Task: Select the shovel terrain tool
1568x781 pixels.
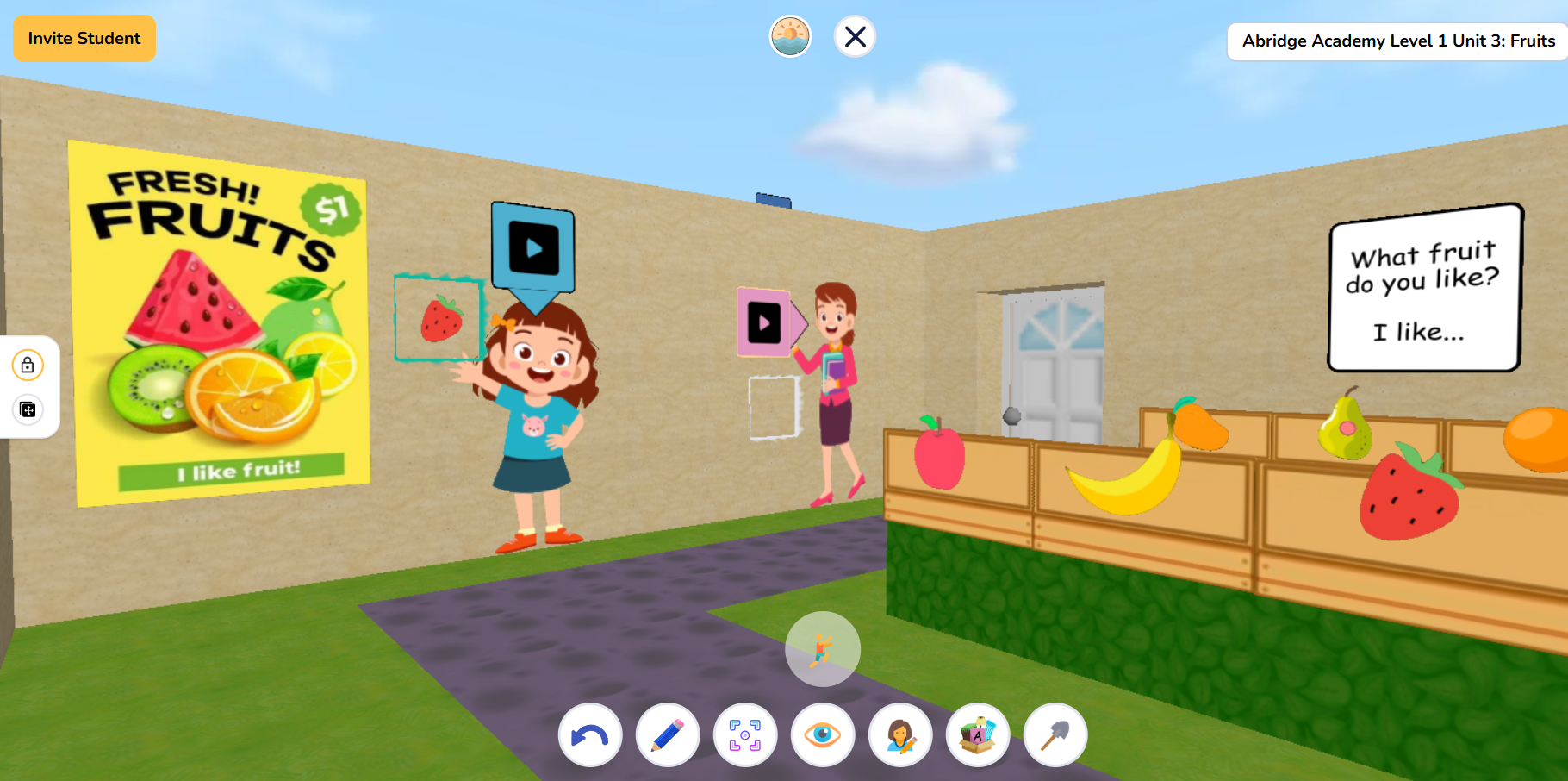Action: tap(1055, 735)
